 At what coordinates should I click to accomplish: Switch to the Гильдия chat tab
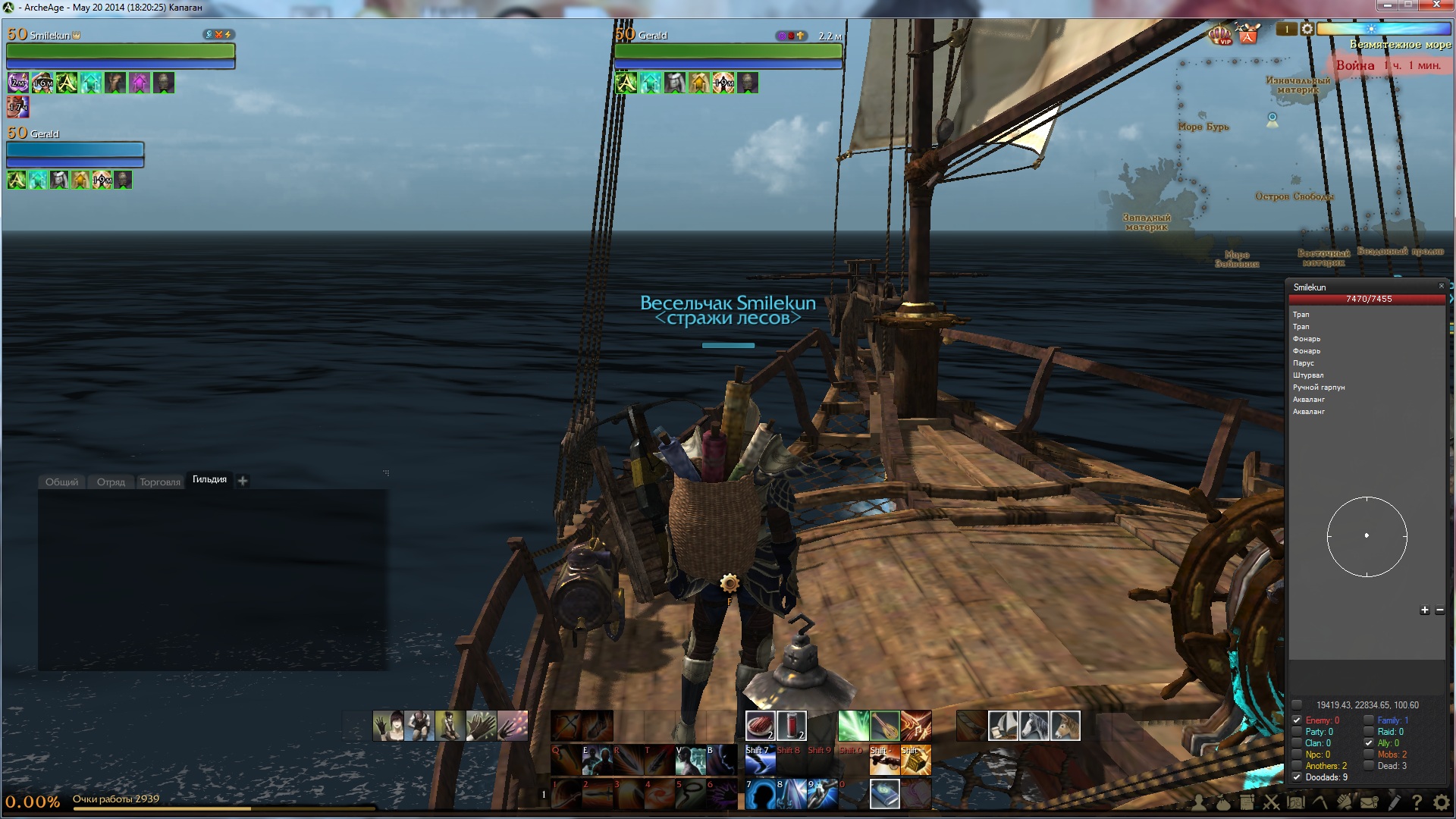coord(209,480)
